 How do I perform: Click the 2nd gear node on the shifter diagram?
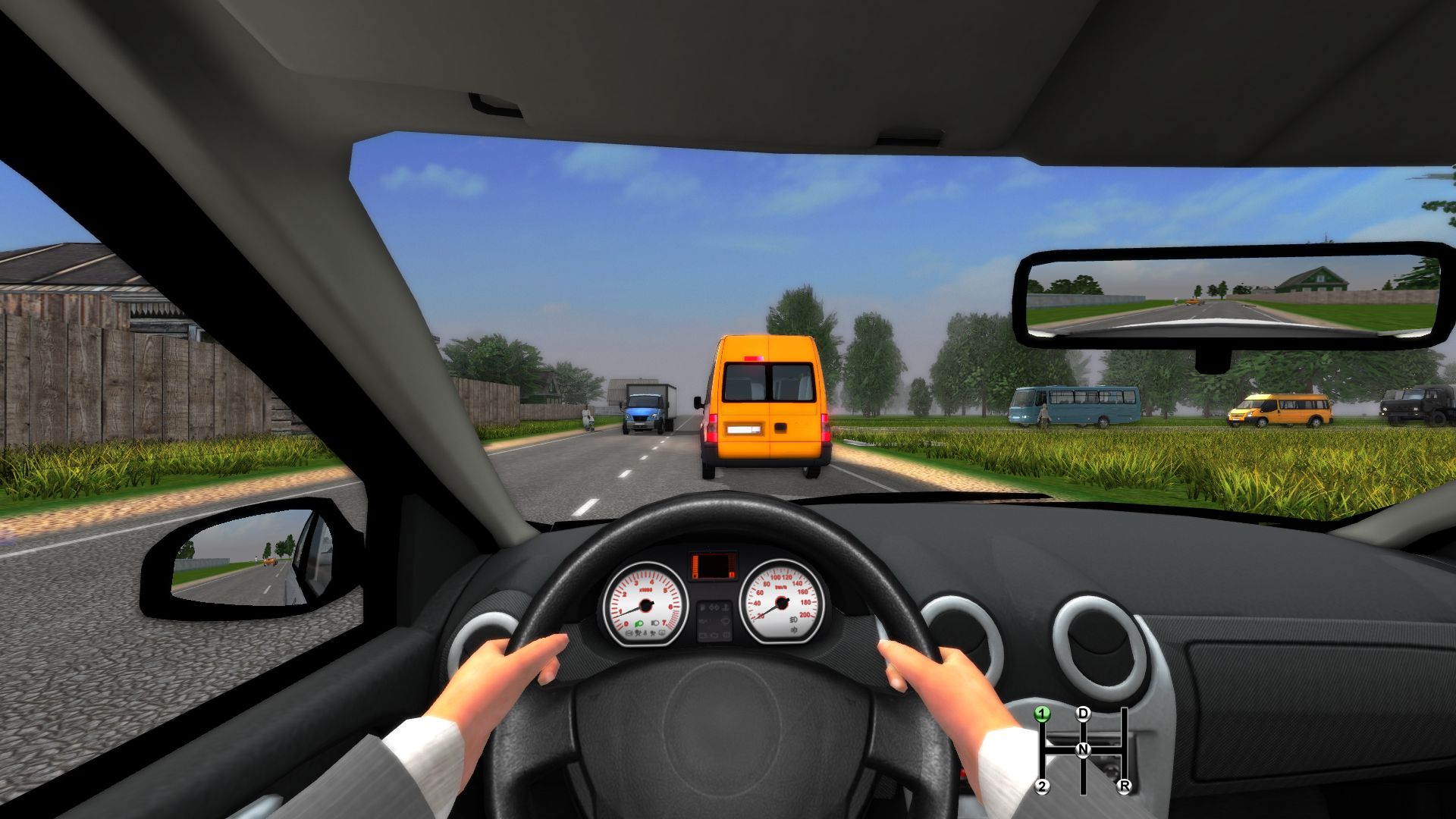[x=1043, y=786]
